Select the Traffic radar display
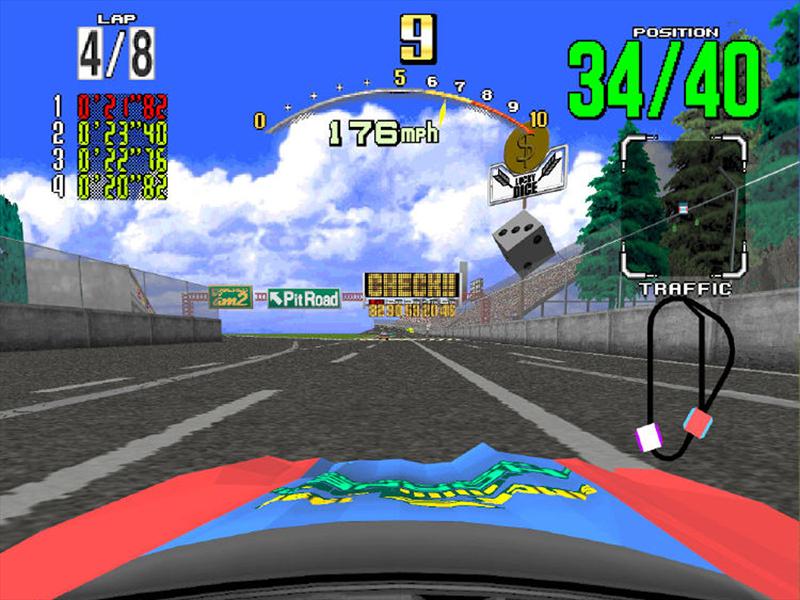The width and height of the screenshot is (800, 600). pyautogui.click(x=683, y=207)
